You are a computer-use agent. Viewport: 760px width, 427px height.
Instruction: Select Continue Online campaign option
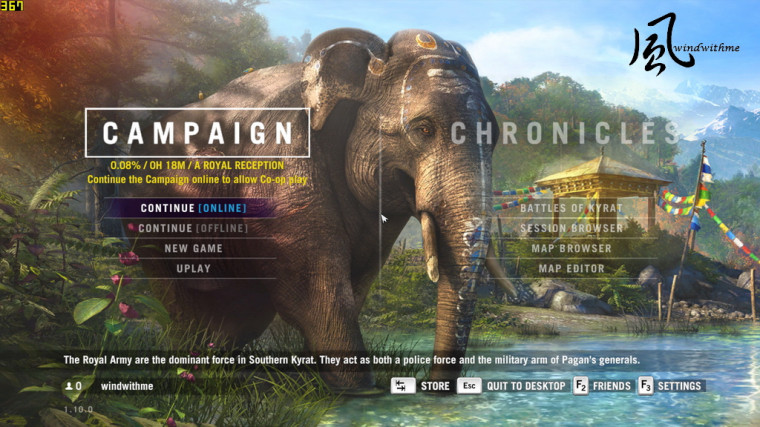(193, 208)
